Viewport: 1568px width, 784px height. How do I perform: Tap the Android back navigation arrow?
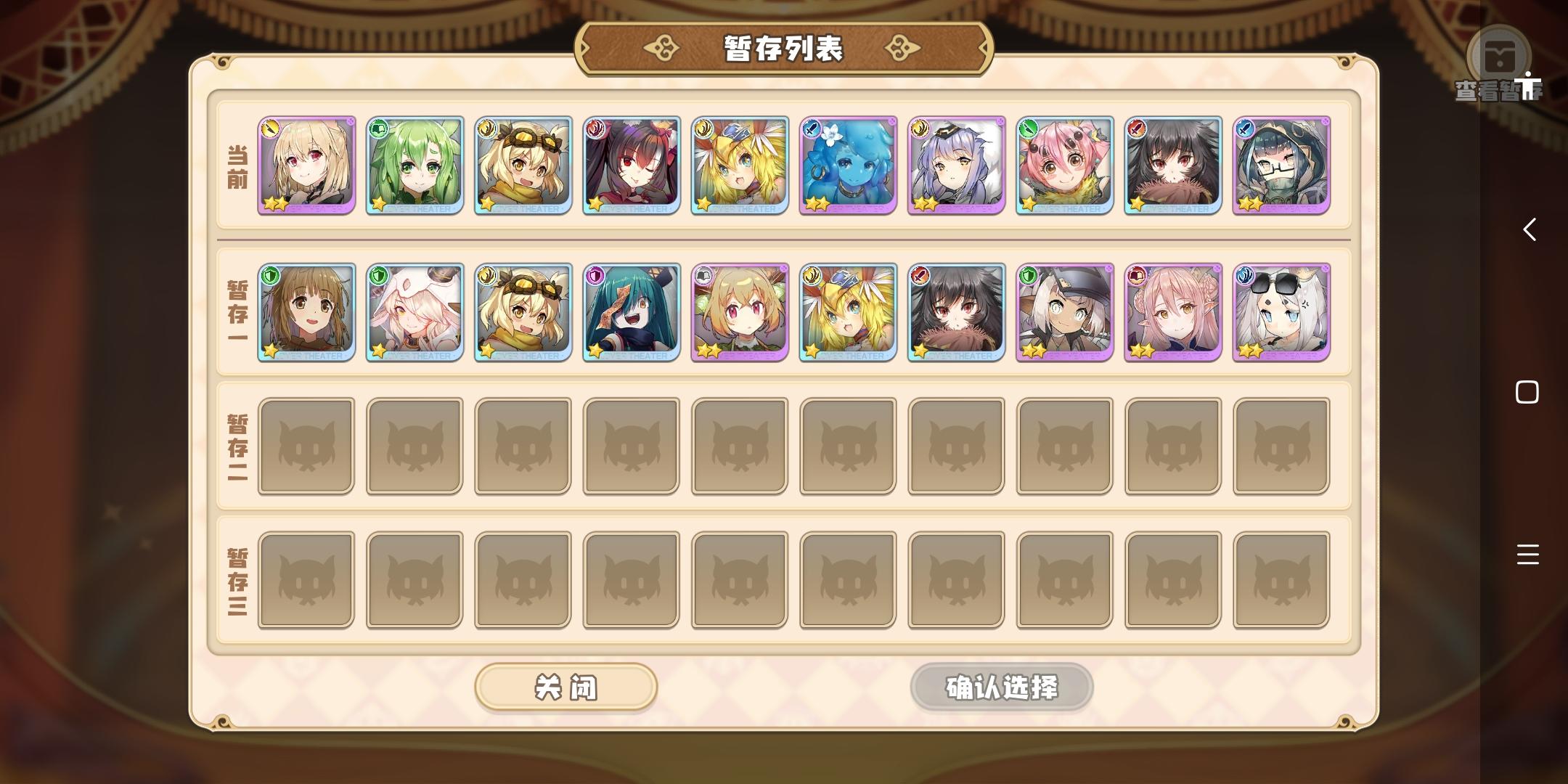[1529, 231]
